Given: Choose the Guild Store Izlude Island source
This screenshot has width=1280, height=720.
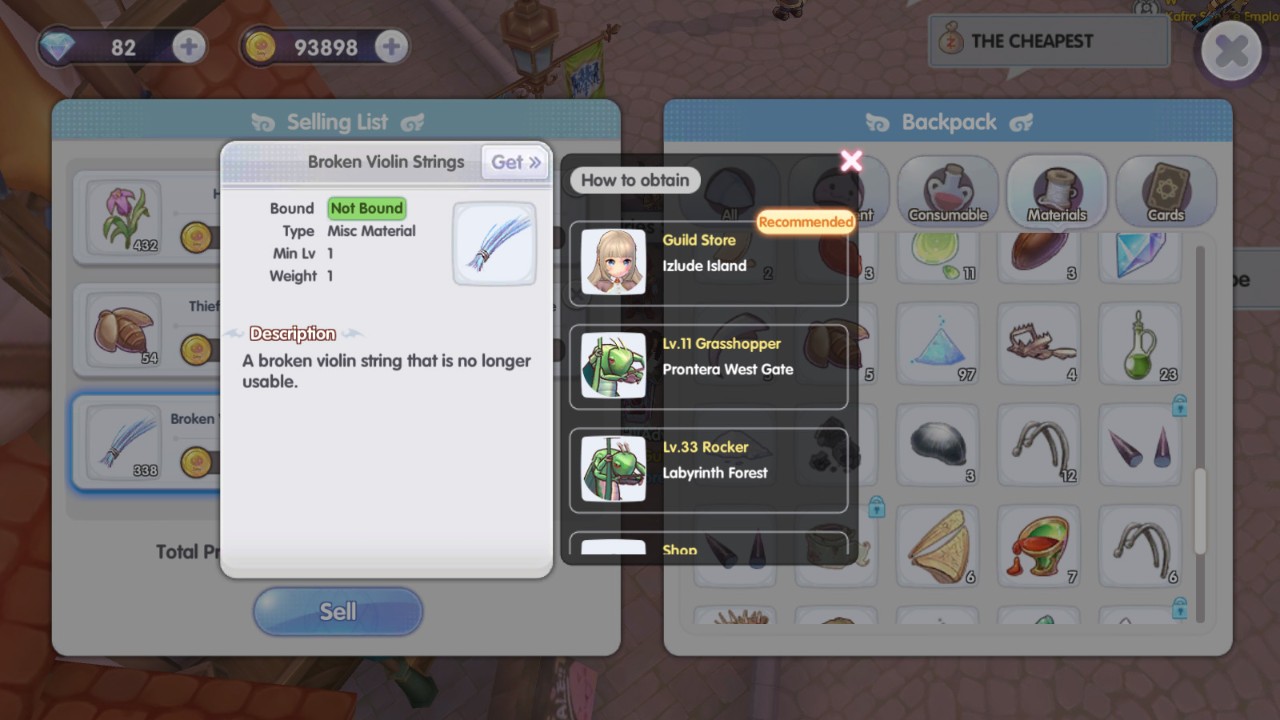Looking at the screenshot, I should [708, 263].
